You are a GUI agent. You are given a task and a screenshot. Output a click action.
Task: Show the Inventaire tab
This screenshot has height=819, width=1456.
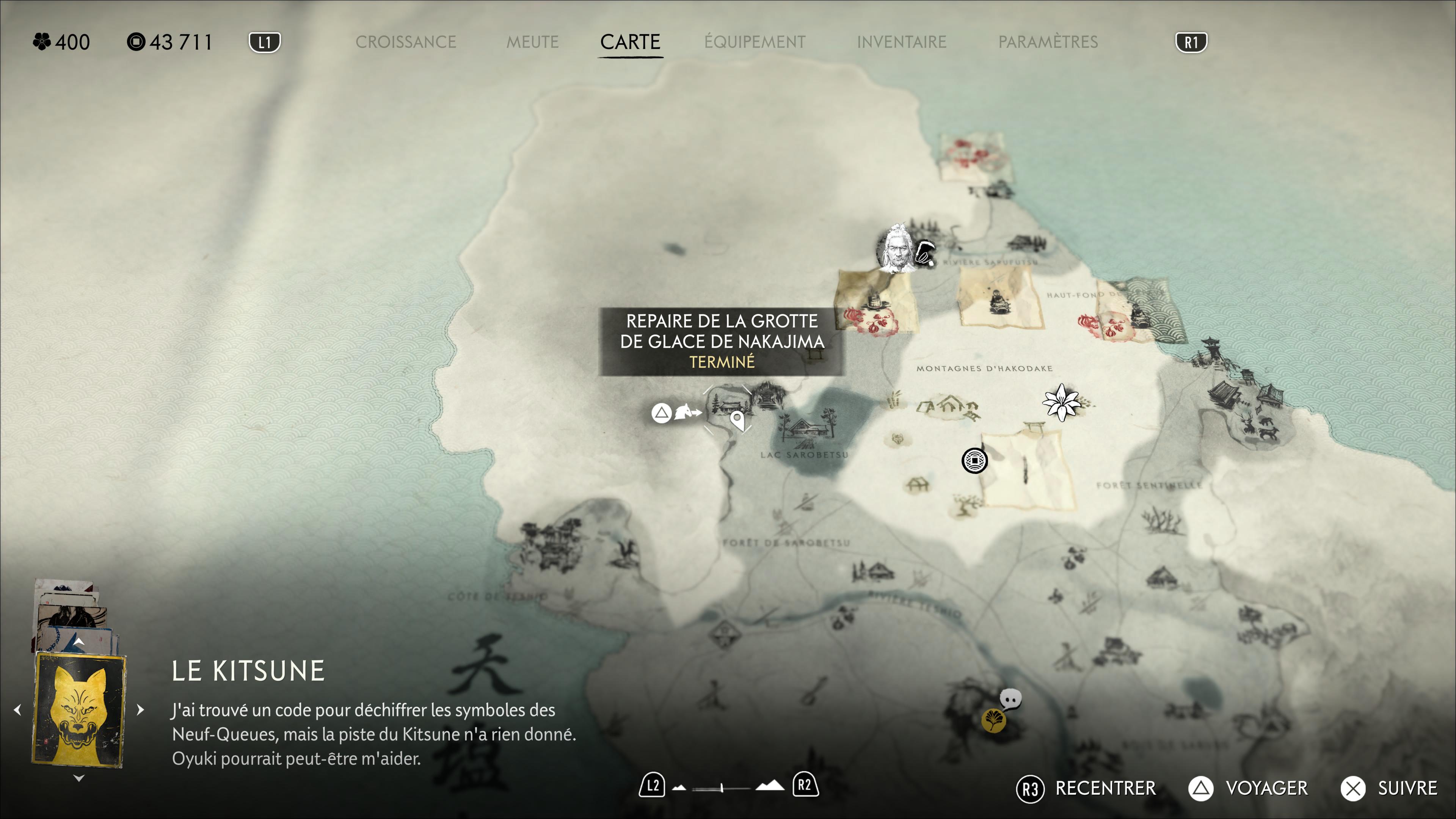(901, 42)
